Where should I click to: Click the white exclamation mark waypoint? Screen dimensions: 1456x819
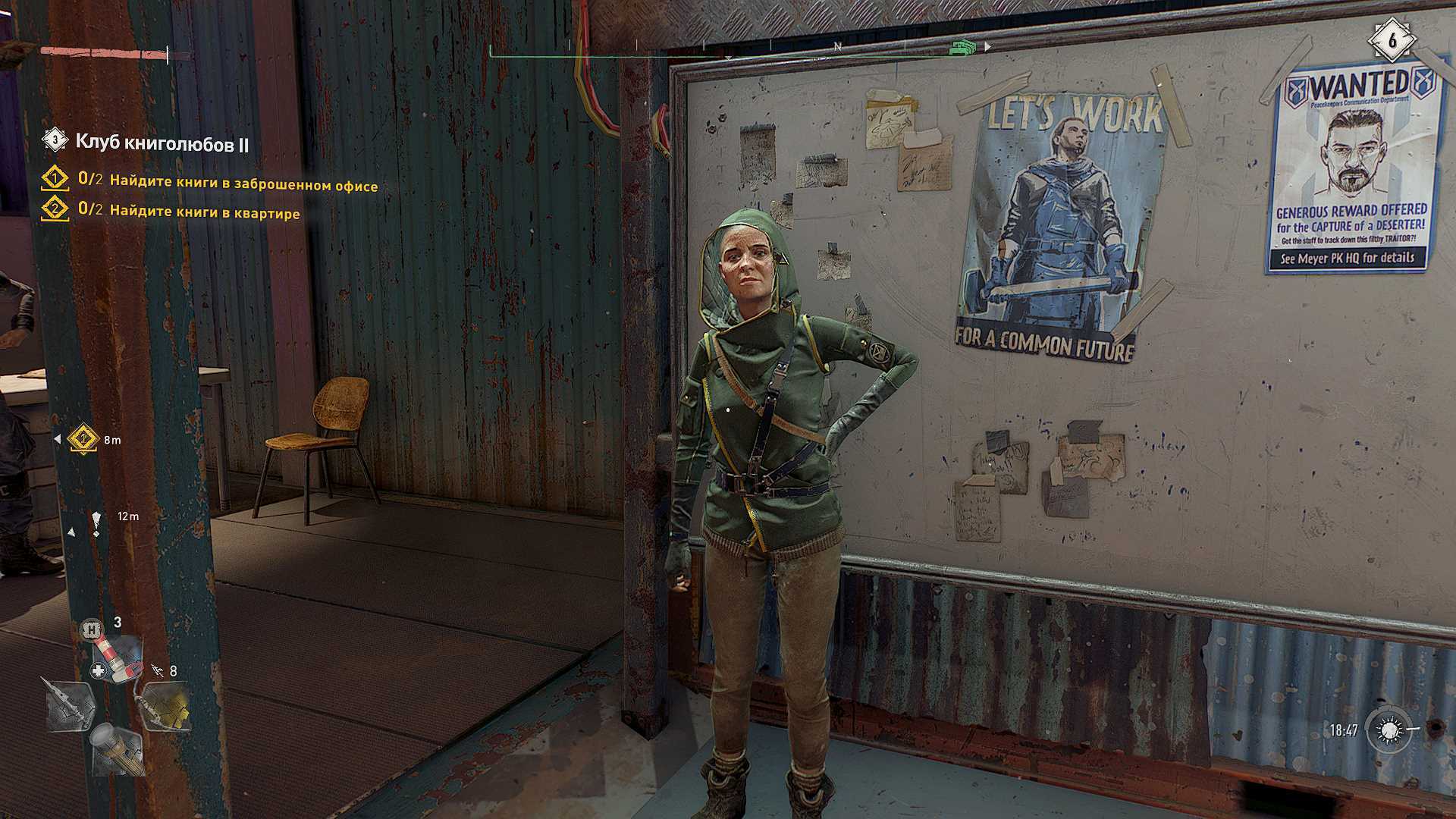(96, 522)
